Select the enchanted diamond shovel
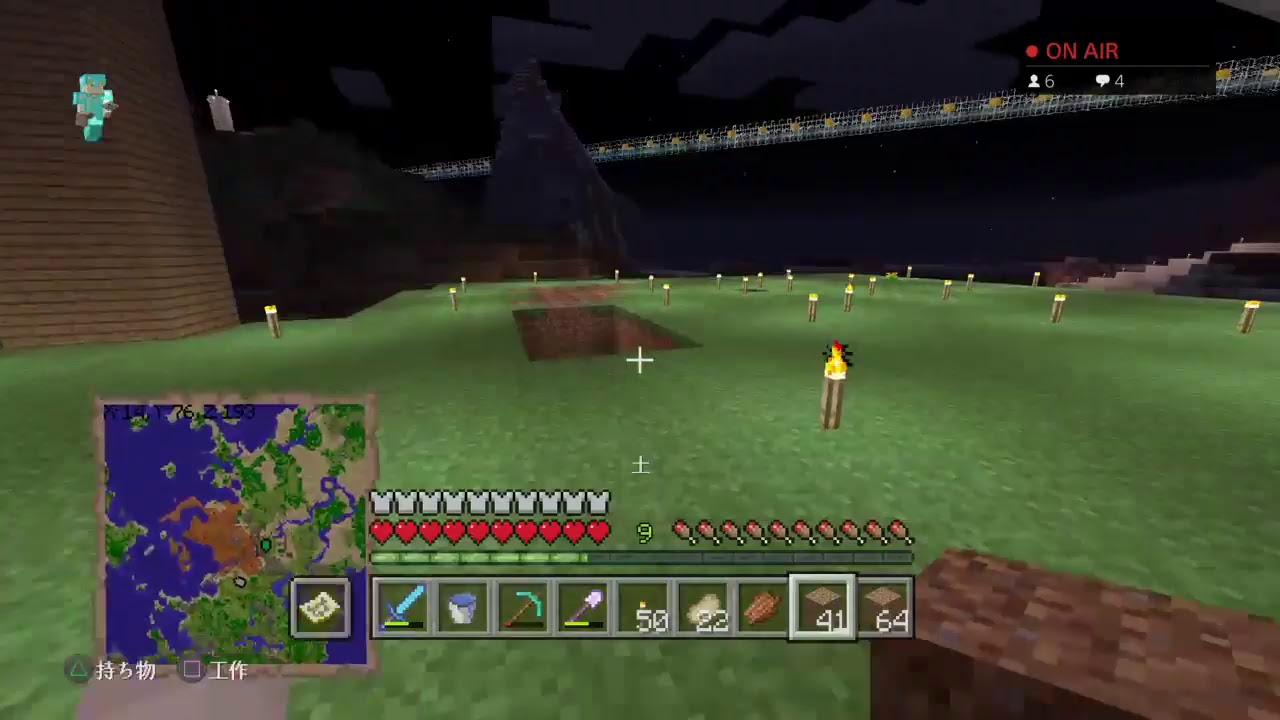Viewport: 1280px width, 720px height. (x=581, y=606)
